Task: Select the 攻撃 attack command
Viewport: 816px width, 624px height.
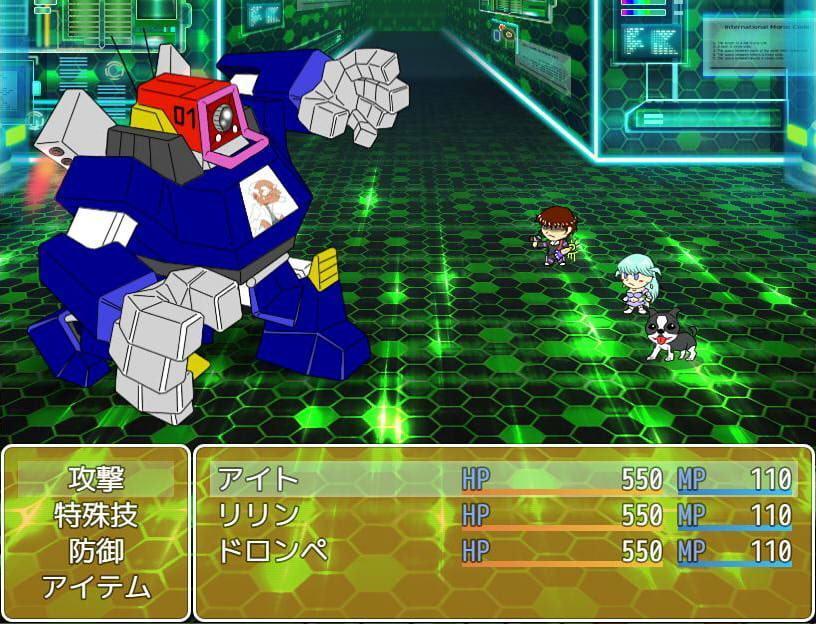Action: pos(96,479)
